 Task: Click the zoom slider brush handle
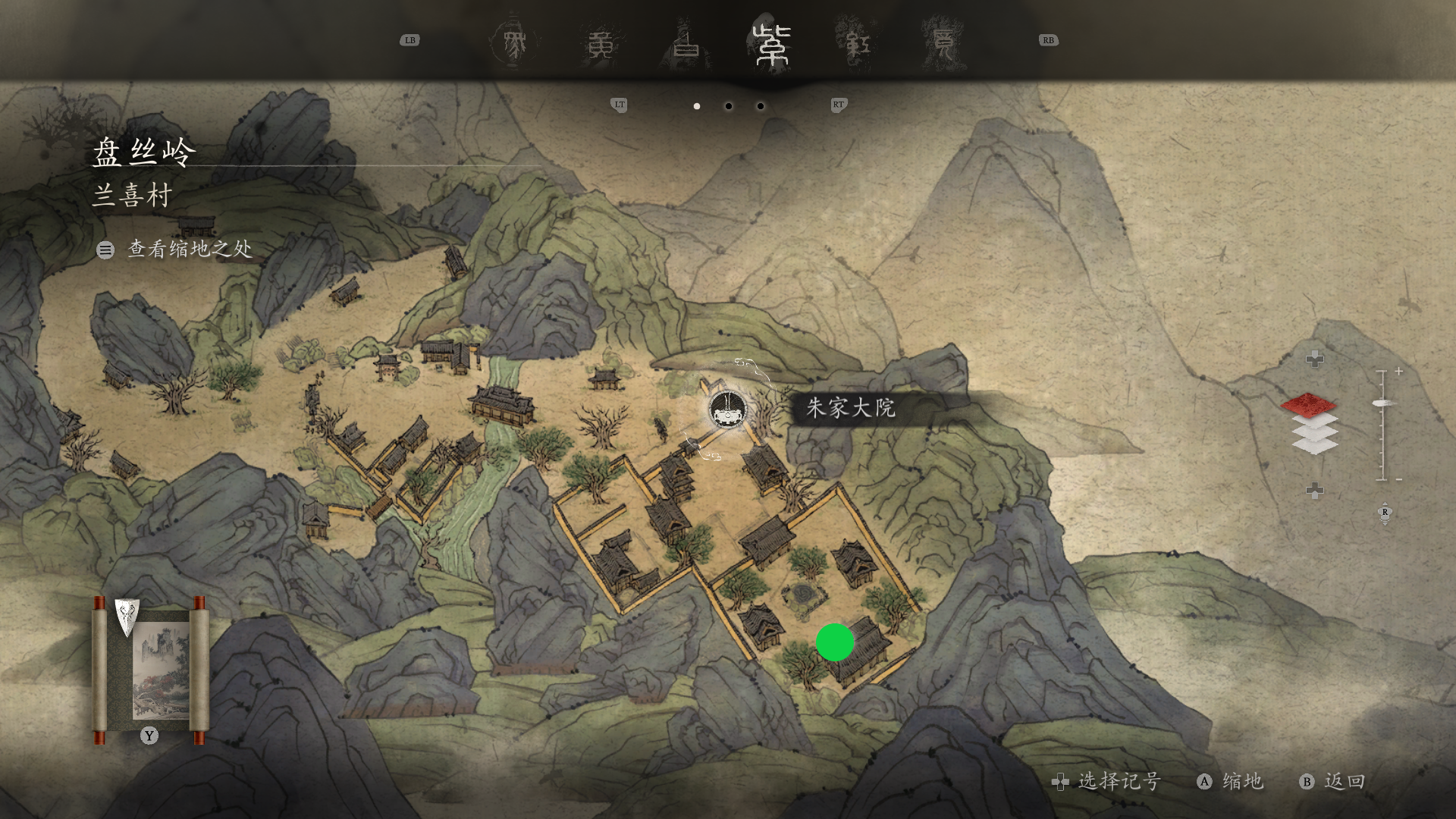[1385, 403]
